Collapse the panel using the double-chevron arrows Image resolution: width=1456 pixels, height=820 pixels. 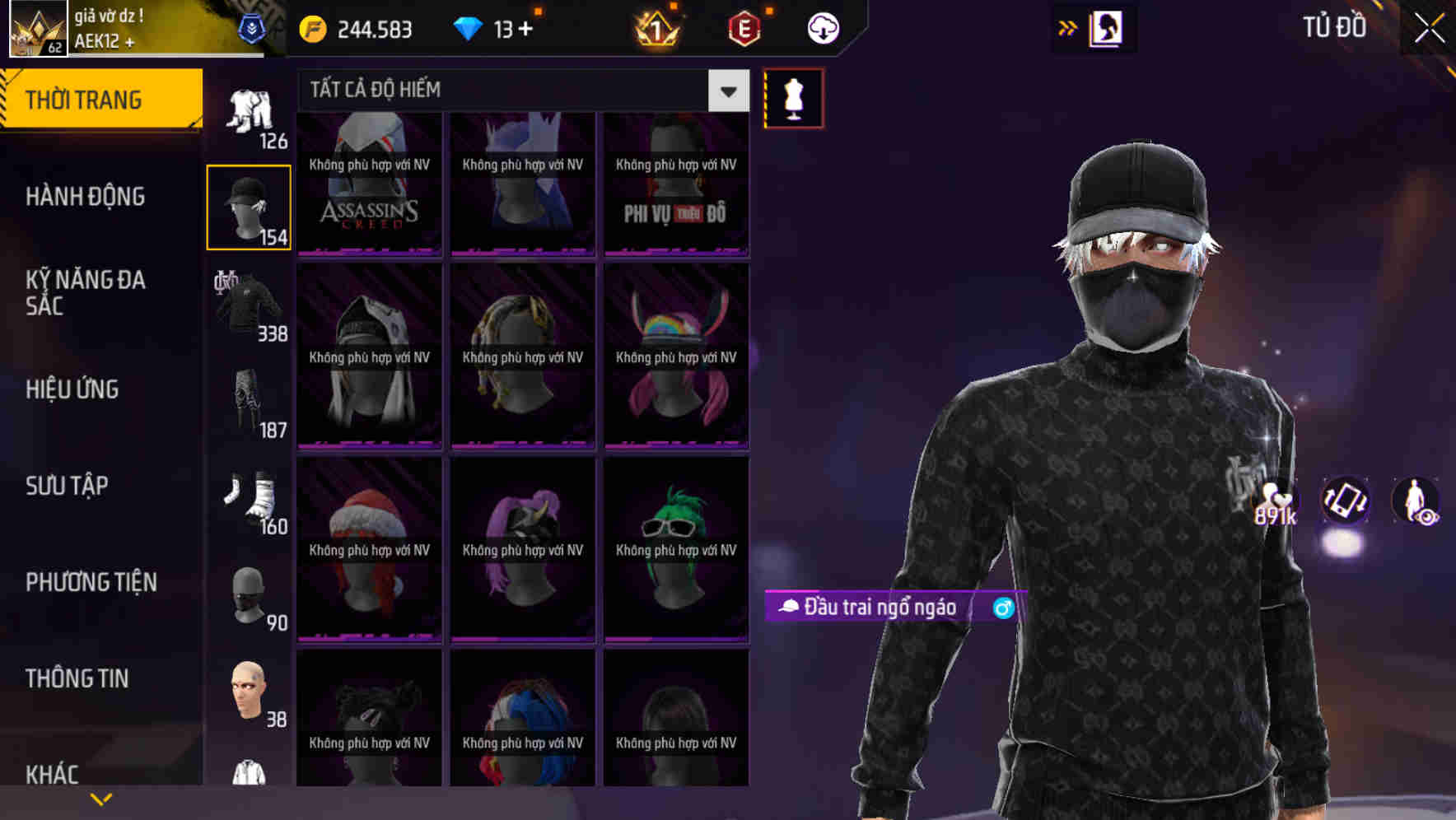point(1066,27)
